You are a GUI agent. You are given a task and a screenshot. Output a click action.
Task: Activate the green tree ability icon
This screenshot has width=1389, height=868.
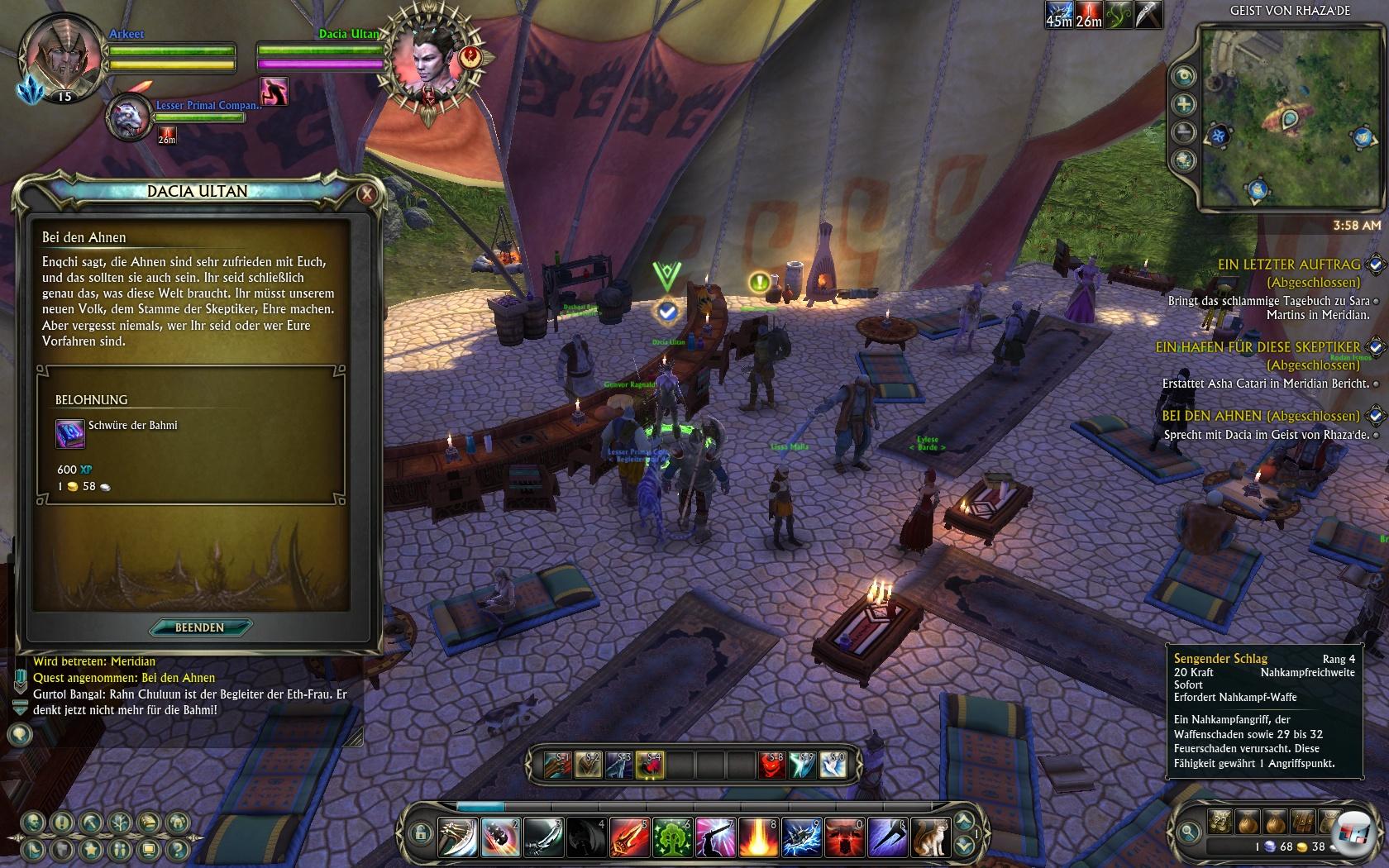click(673, 837)
